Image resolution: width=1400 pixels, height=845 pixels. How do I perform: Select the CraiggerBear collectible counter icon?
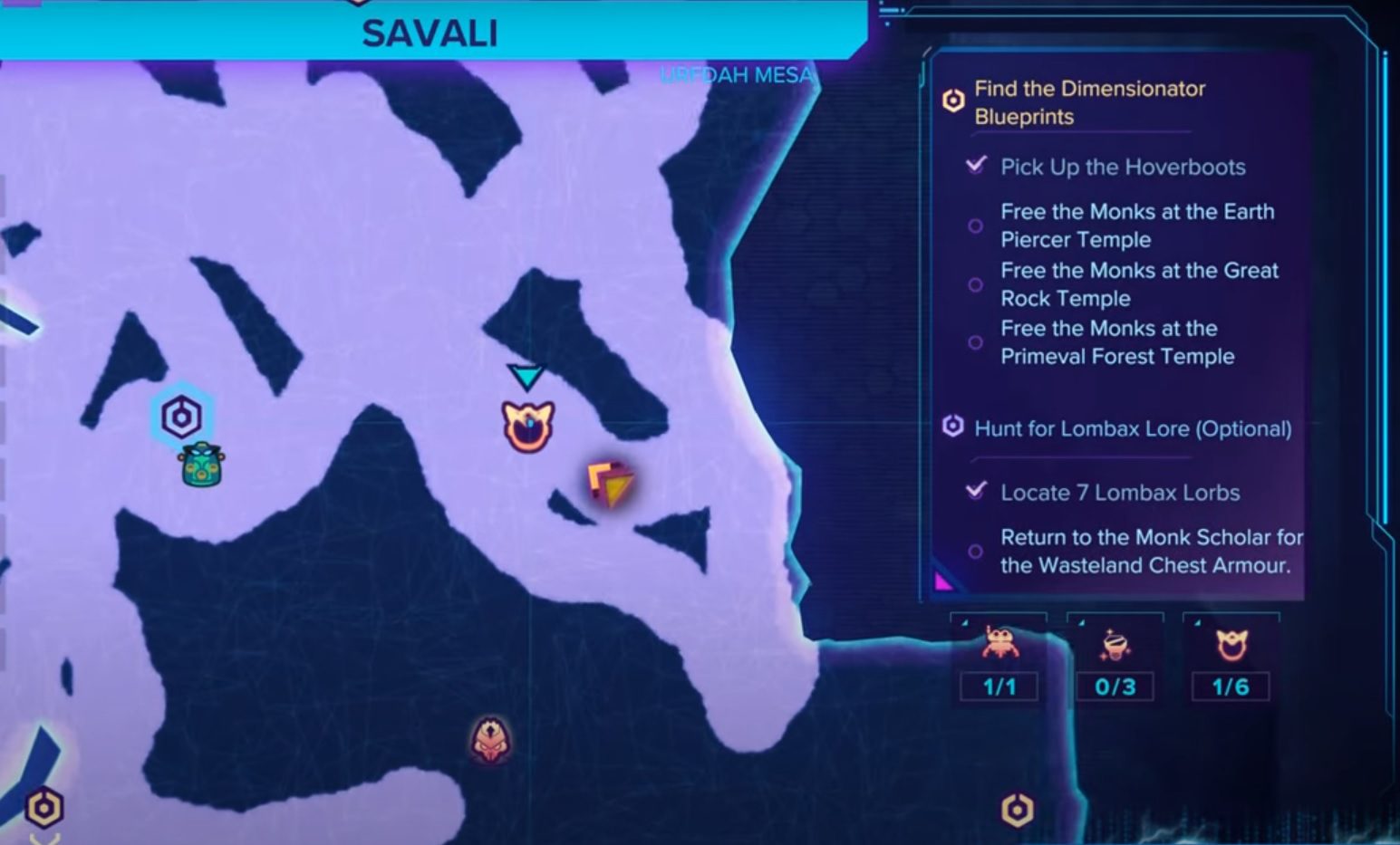pyautogui.click(x=999, y=645)
